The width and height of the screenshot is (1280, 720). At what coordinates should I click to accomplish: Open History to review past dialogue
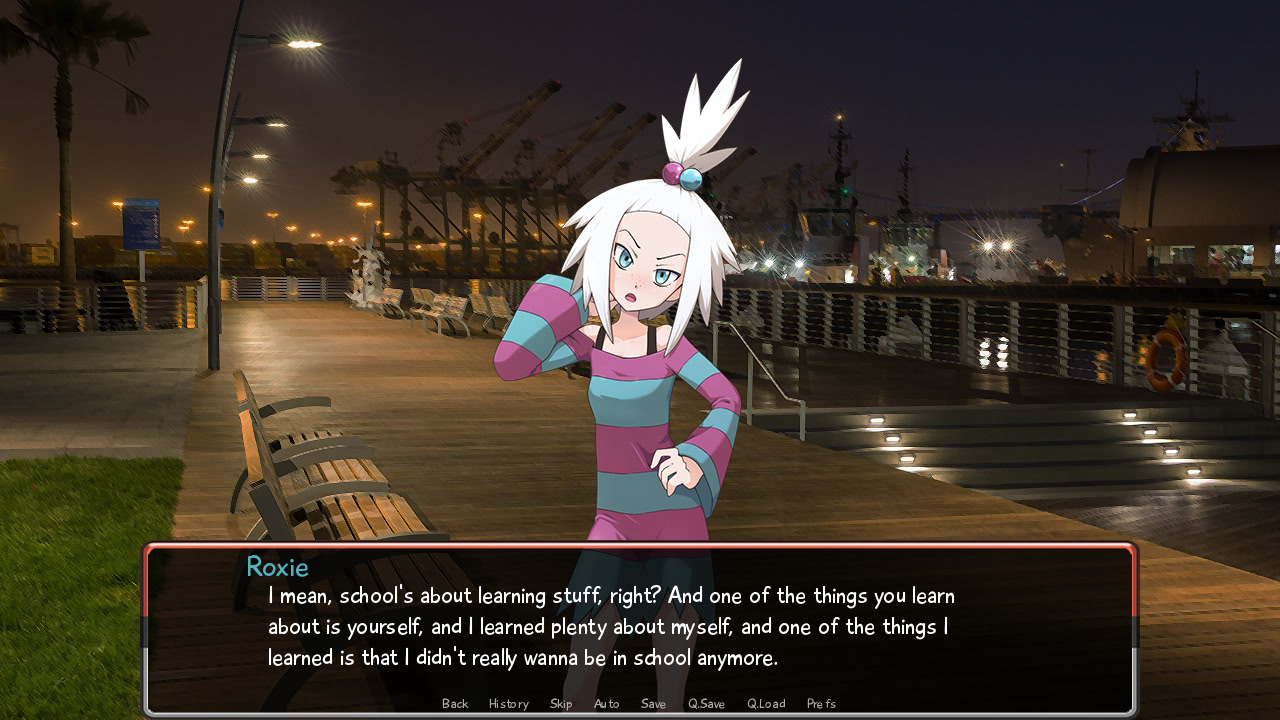(508, 703)
